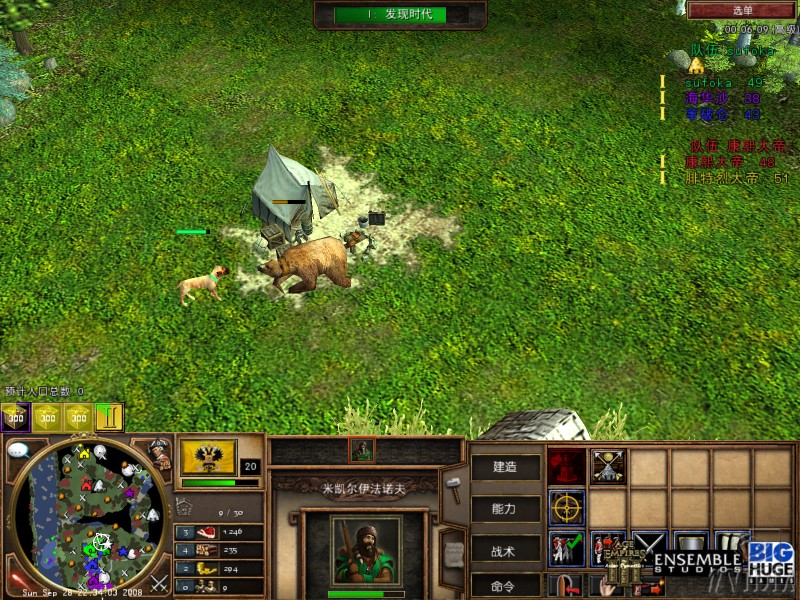Select the crossed swords icon by the minimap
This screenshot has width=800, height=600.
(x=158, y=582)
